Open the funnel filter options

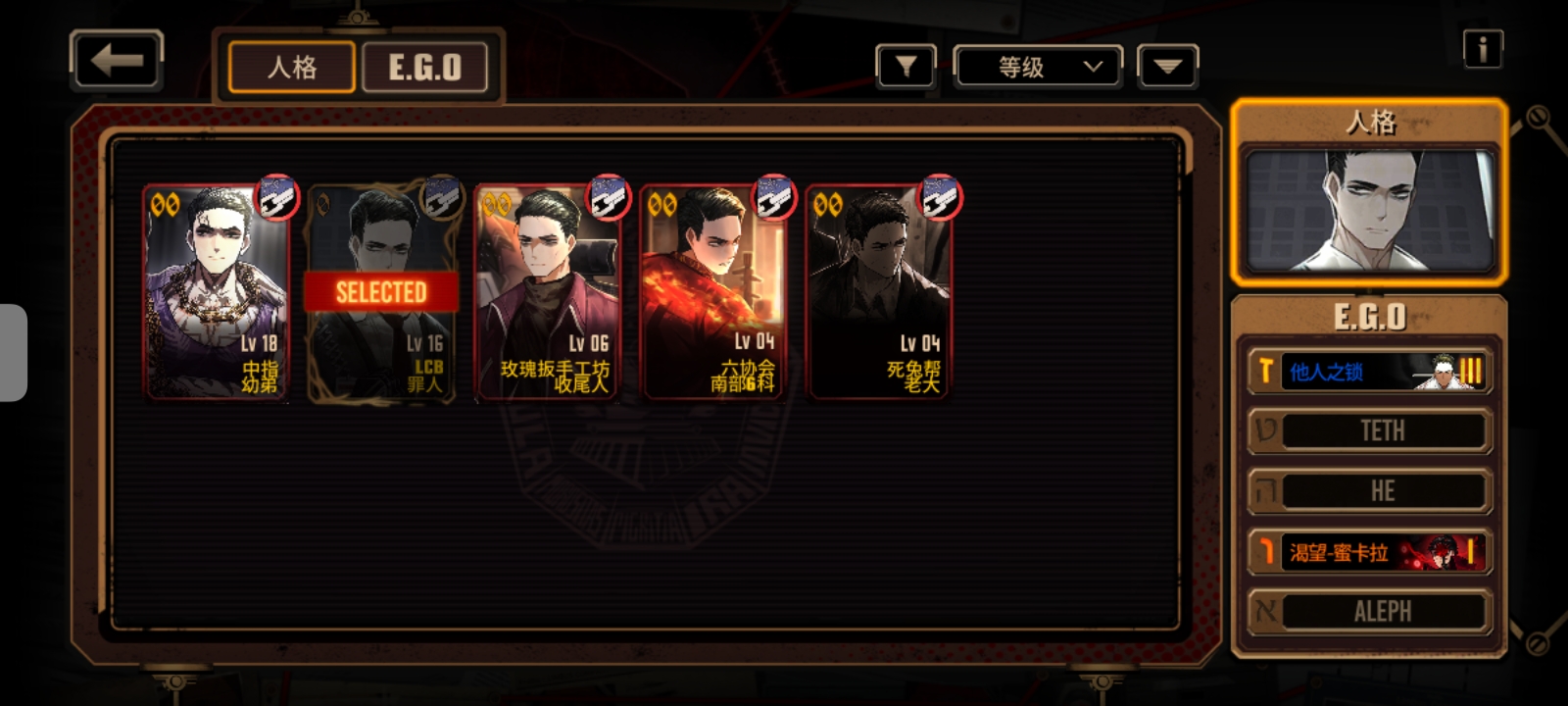pos(906,67)
